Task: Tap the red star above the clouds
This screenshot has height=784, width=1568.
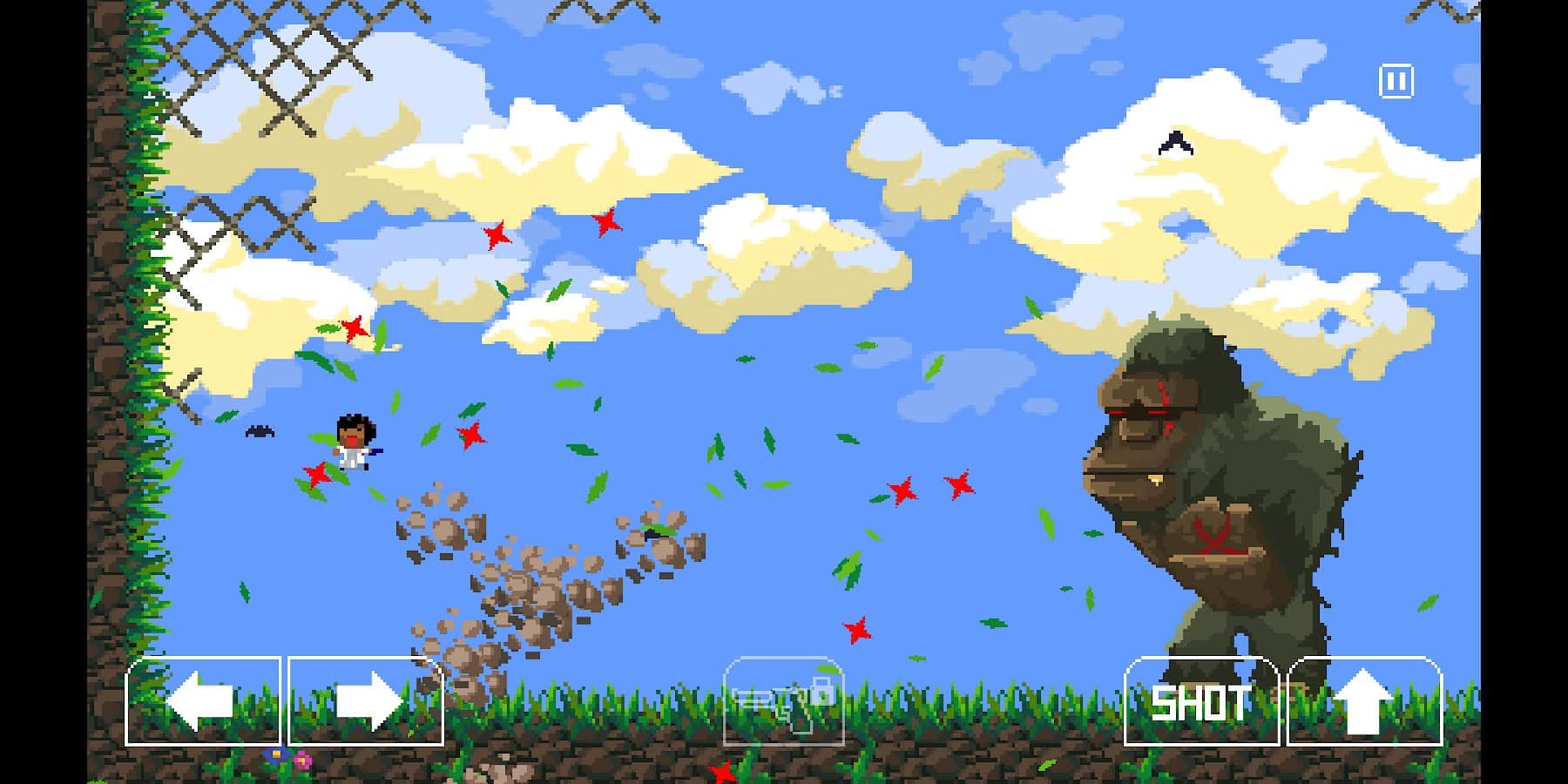Action: [x=497, y=233]
